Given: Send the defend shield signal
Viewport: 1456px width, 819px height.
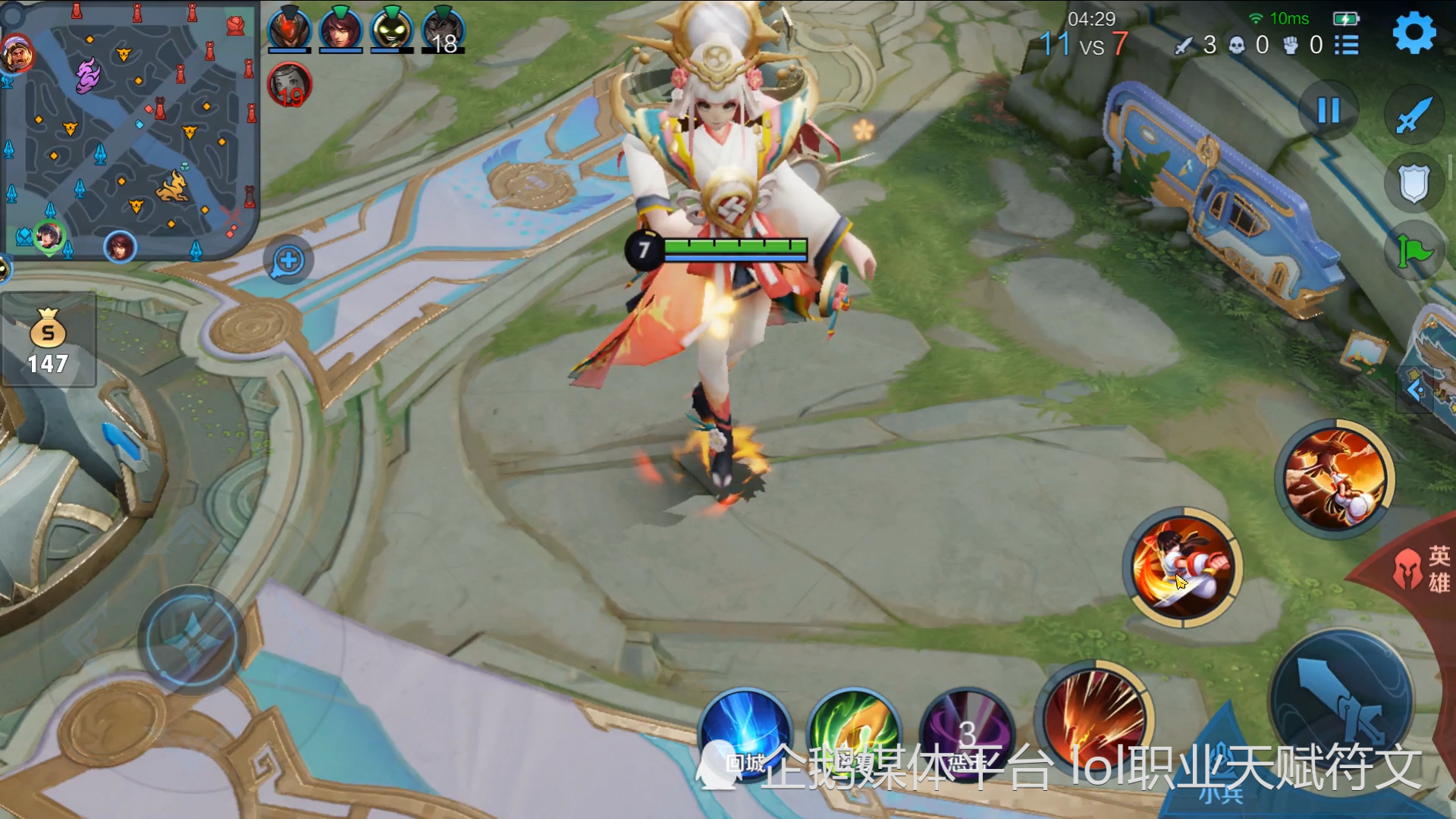Looking at the screenshot, I should 1414,184.
